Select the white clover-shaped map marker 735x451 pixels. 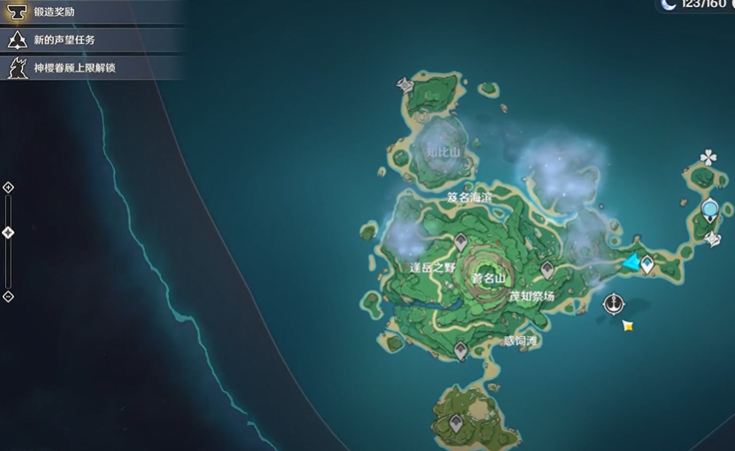(709, 157)
